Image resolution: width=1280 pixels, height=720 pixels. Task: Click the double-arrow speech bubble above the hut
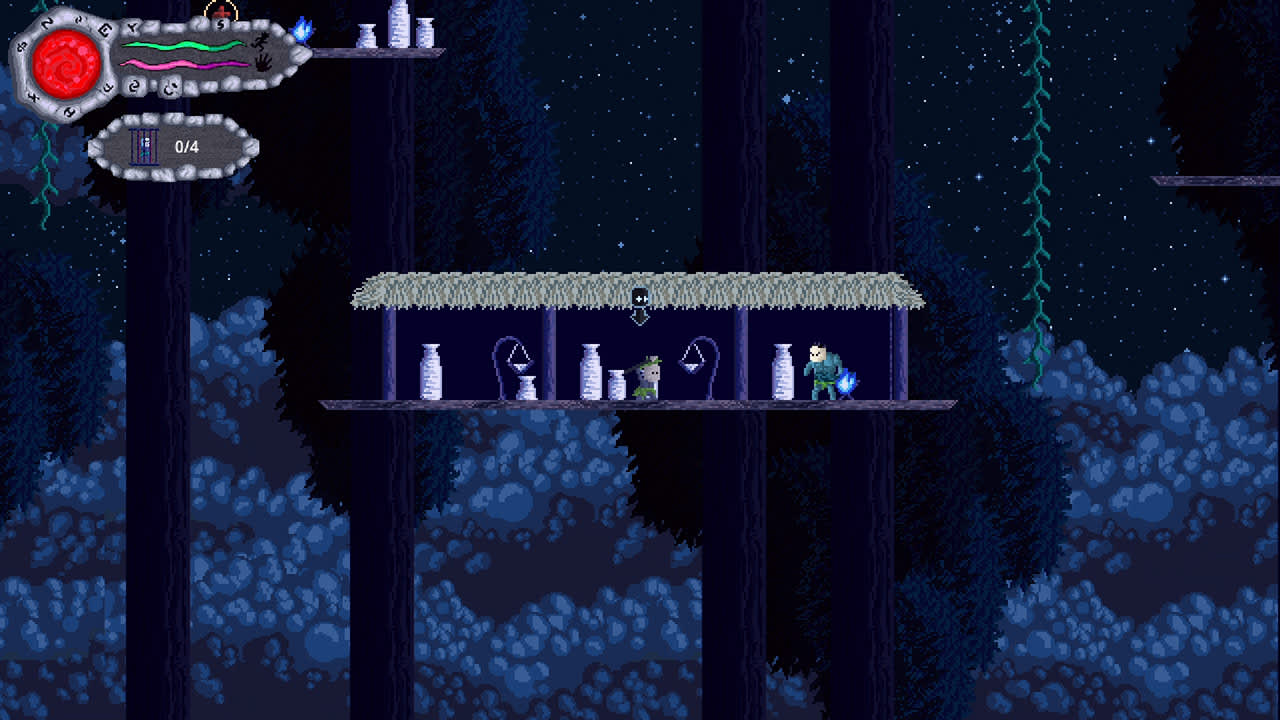click(x=641, y=297)
